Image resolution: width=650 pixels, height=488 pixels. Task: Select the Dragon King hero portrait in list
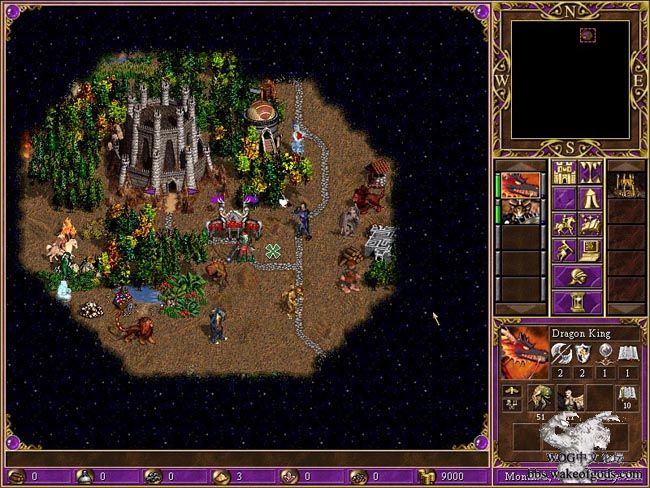pyautogui.click(x=519, y=186)
